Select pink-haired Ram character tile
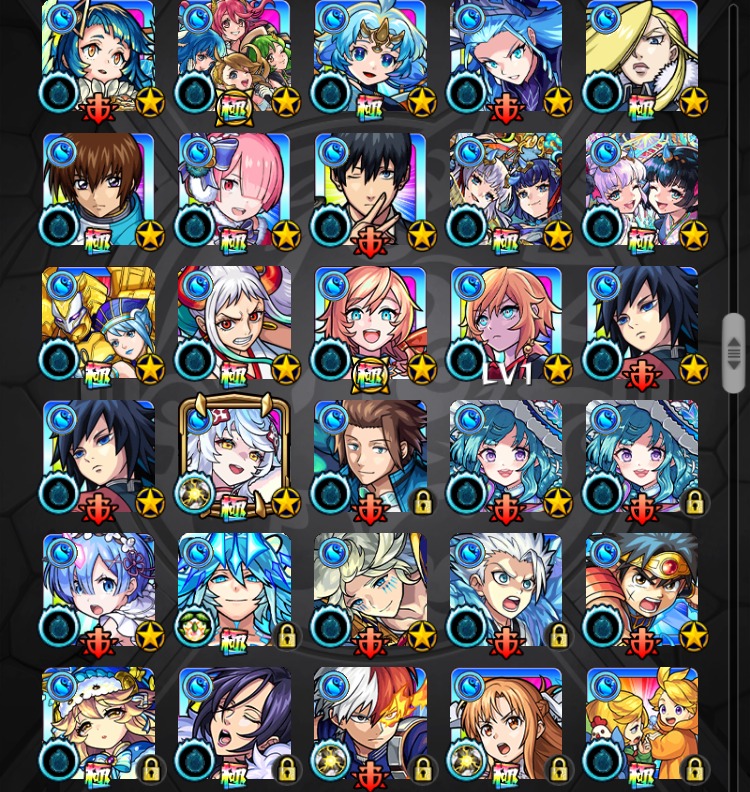This screenshot has height=792, width=750. 235,190
